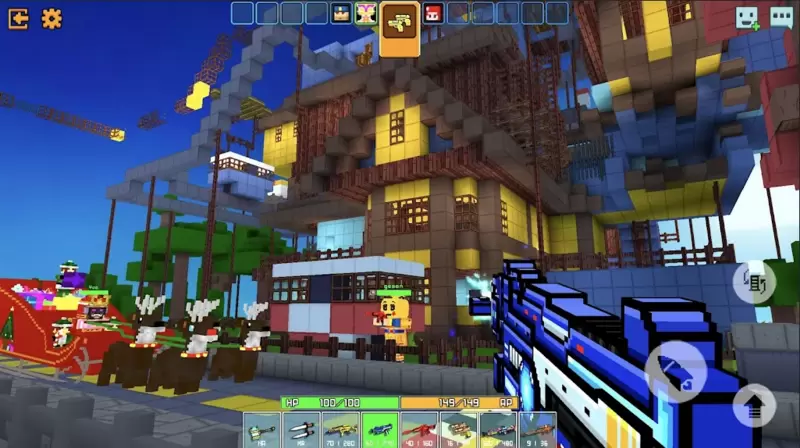Tap the add friend face icon
The image size is (800, 448).
click(746, 18)
